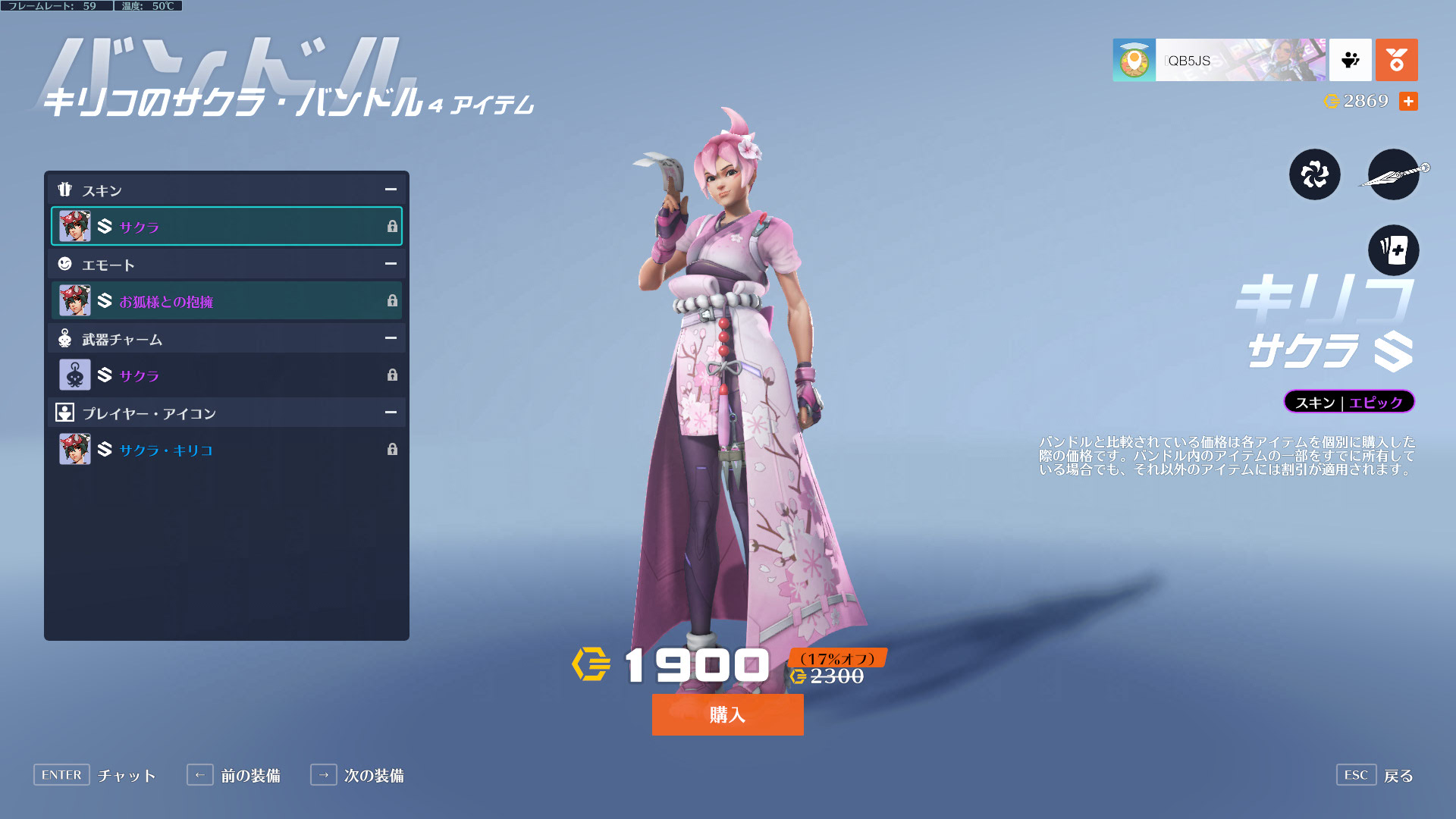Open the player profile banner QB5JS
The height and width of the screenshot is (819, 1456).
[1219, 60]
